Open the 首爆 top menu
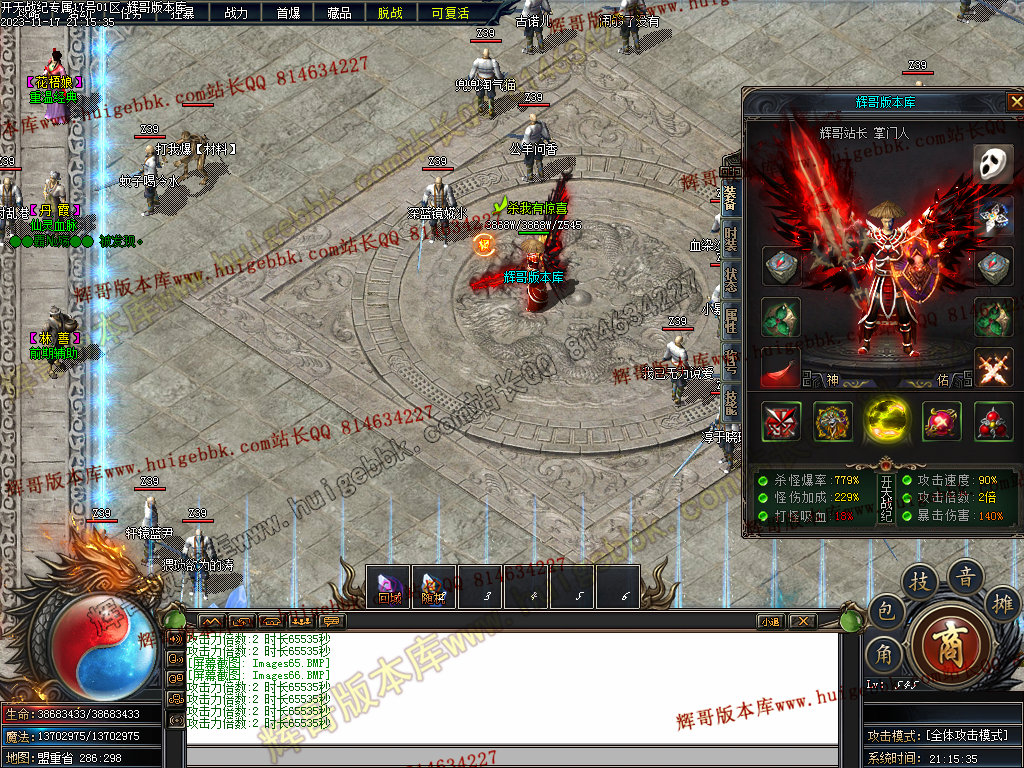The width and height of the screenshot is (1024, 768). tap(288, 13)
